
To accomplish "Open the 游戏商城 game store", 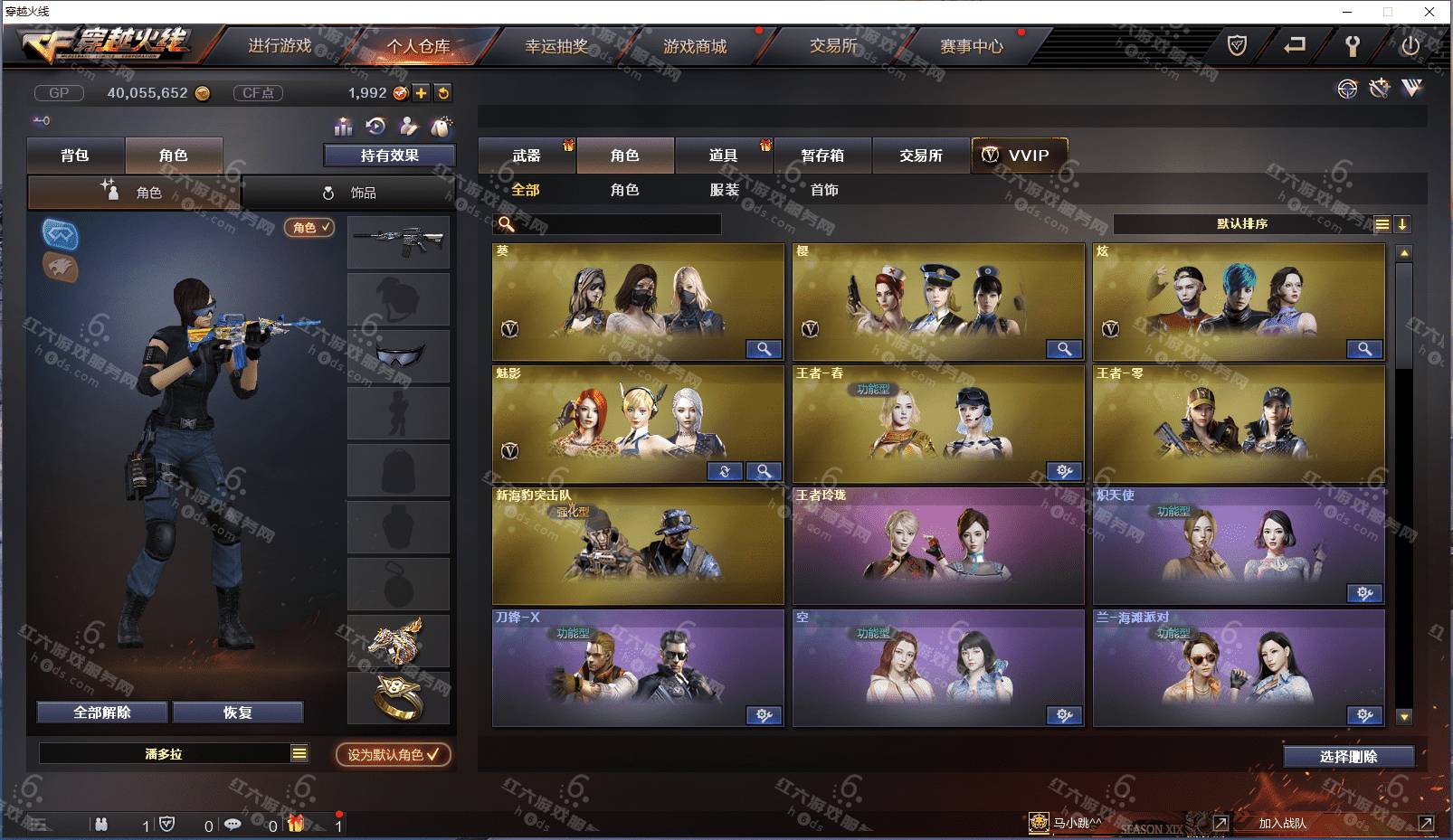I will [695, 46].
